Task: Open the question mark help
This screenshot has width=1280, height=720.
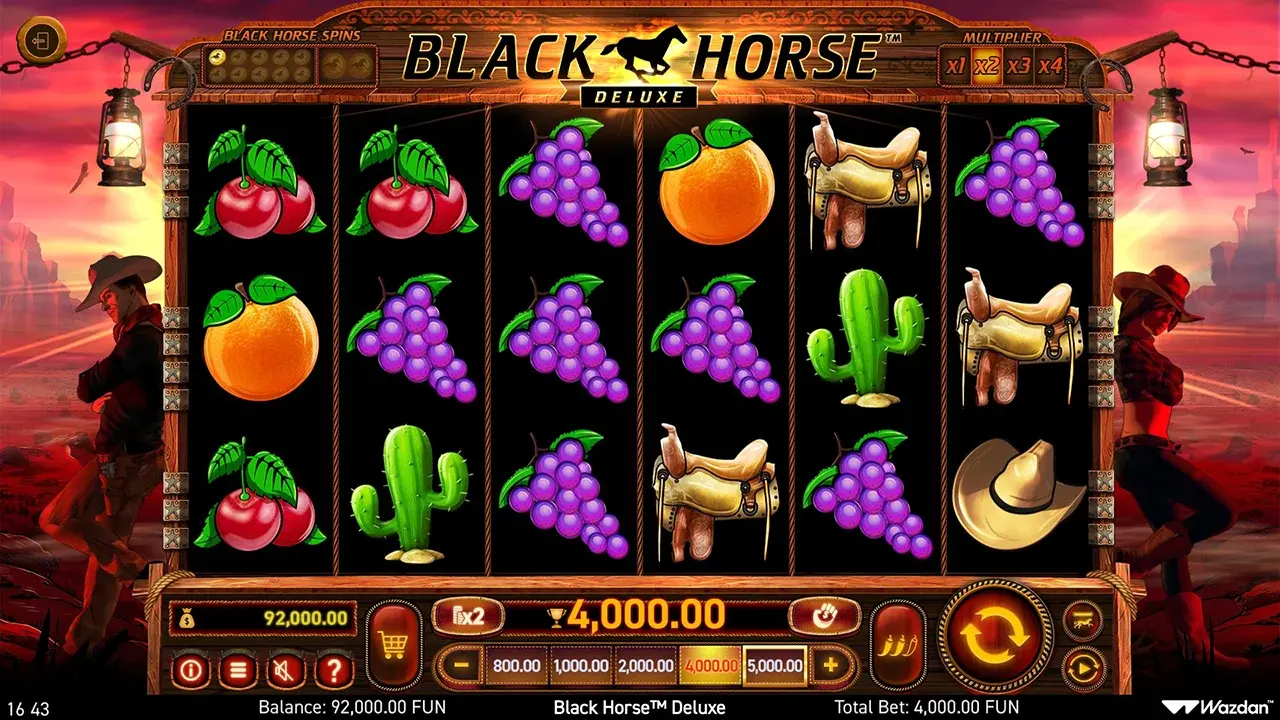Action: tap(334, 669)
